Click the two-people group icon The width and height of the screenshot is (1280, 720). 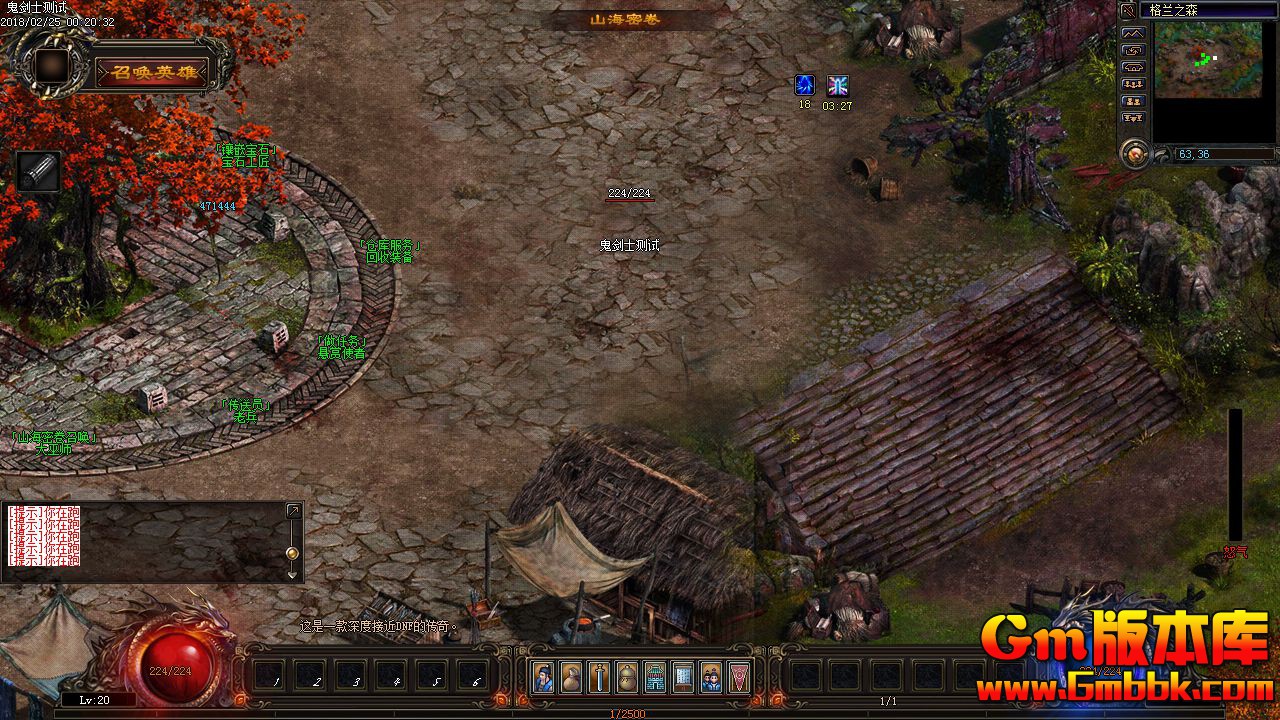click(711, 677)
